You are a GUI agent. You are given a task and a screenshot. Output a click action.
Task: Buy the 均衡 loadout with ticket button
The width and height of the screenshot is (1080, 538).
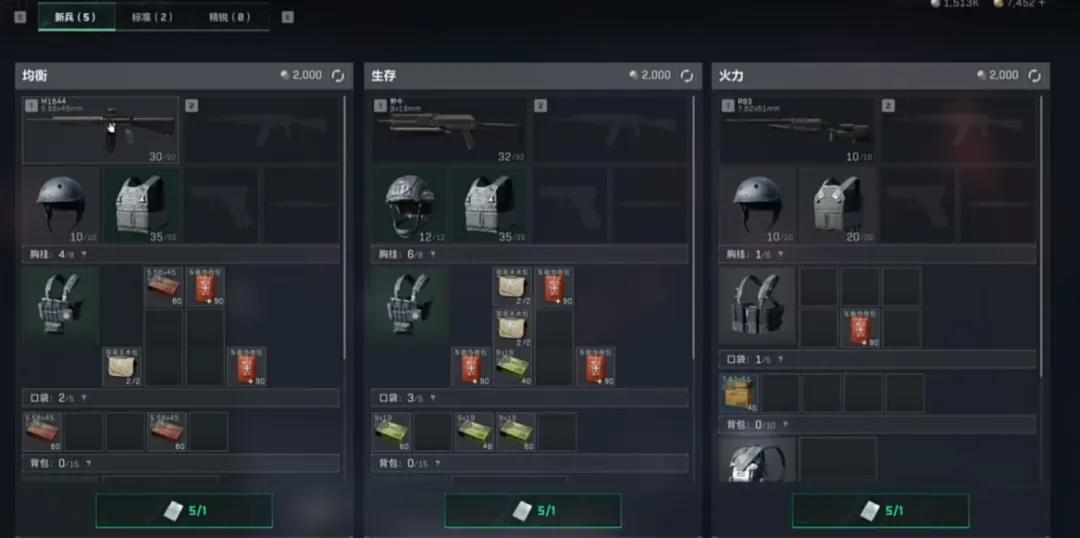pyautogui.click(x=184, y=510)
